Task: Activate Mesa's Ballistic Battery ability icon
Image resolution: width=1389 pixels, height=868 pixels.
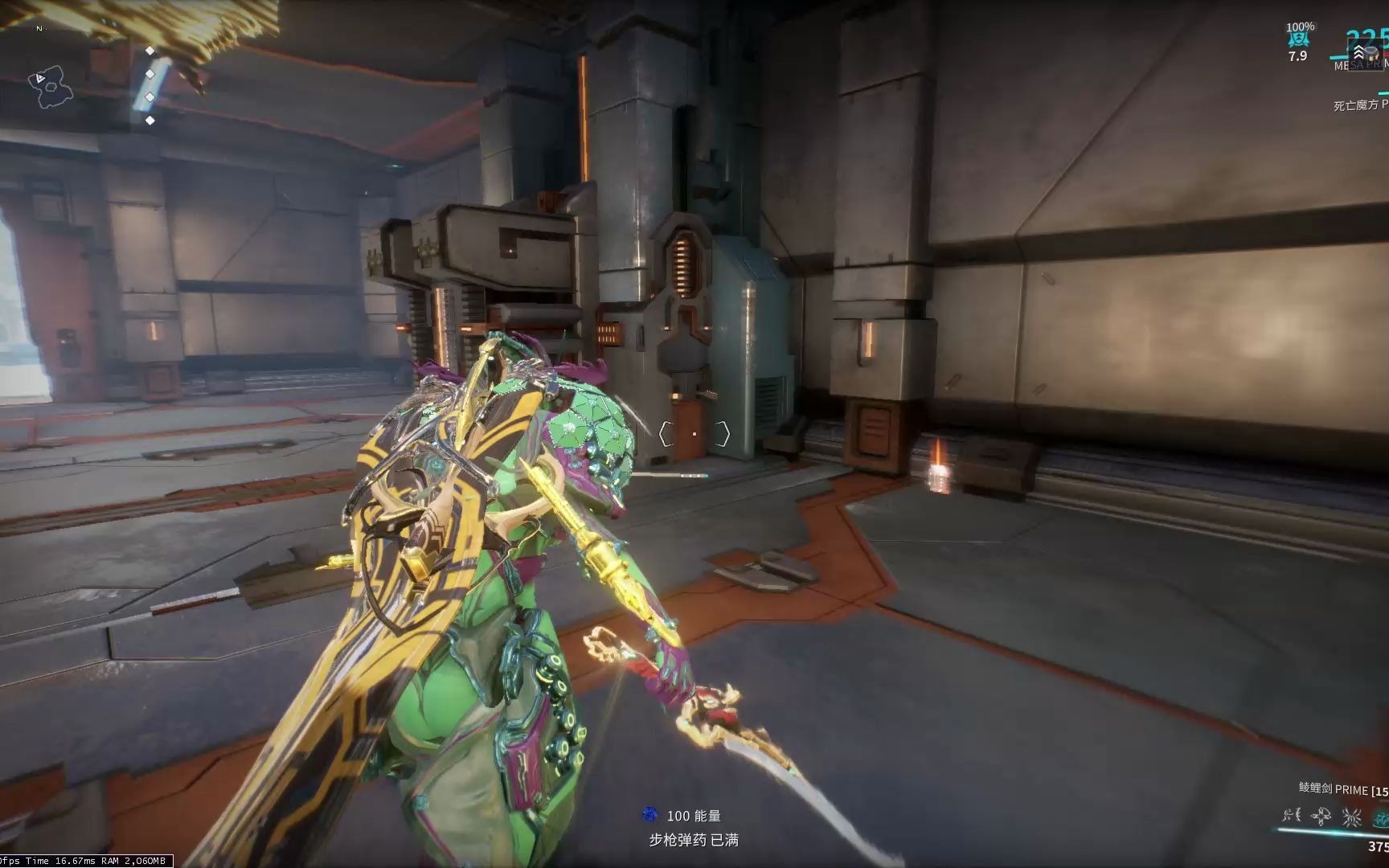Action: (1292, 817)
